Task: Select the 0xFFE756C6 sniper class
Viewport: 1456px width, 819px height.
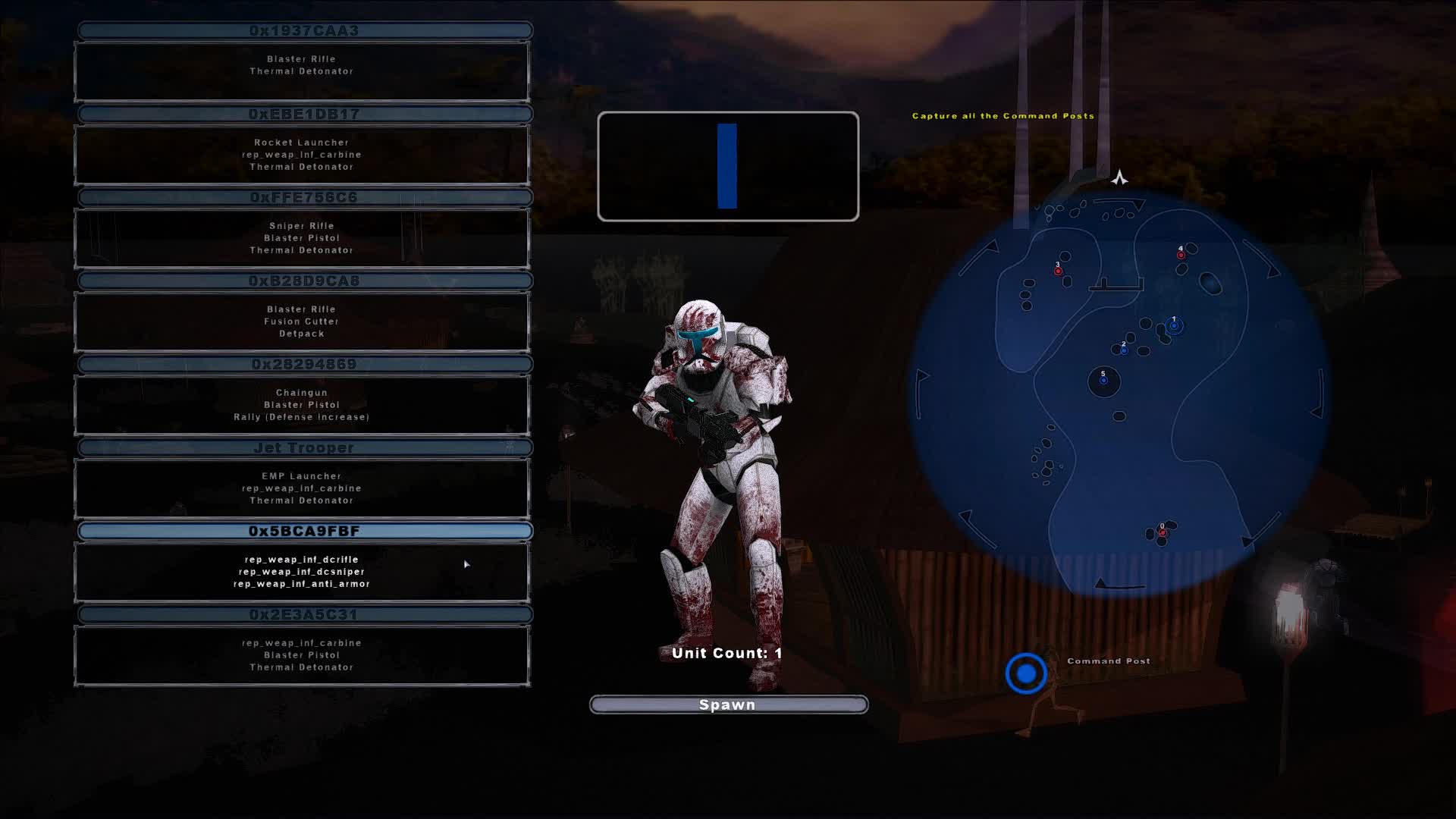Action: [303, 196]
